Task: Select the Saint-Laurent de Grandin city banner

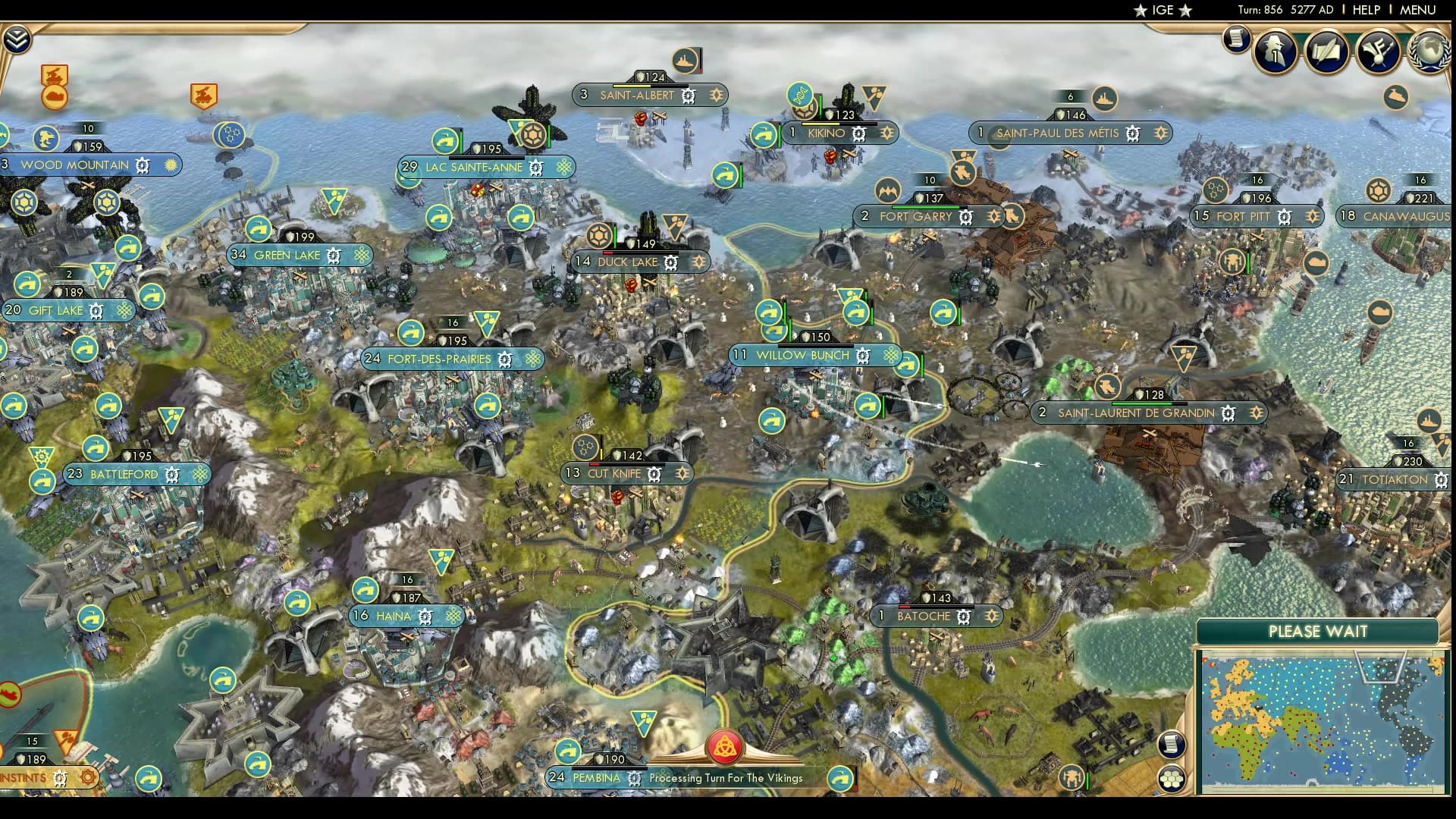Action: 1136,413
